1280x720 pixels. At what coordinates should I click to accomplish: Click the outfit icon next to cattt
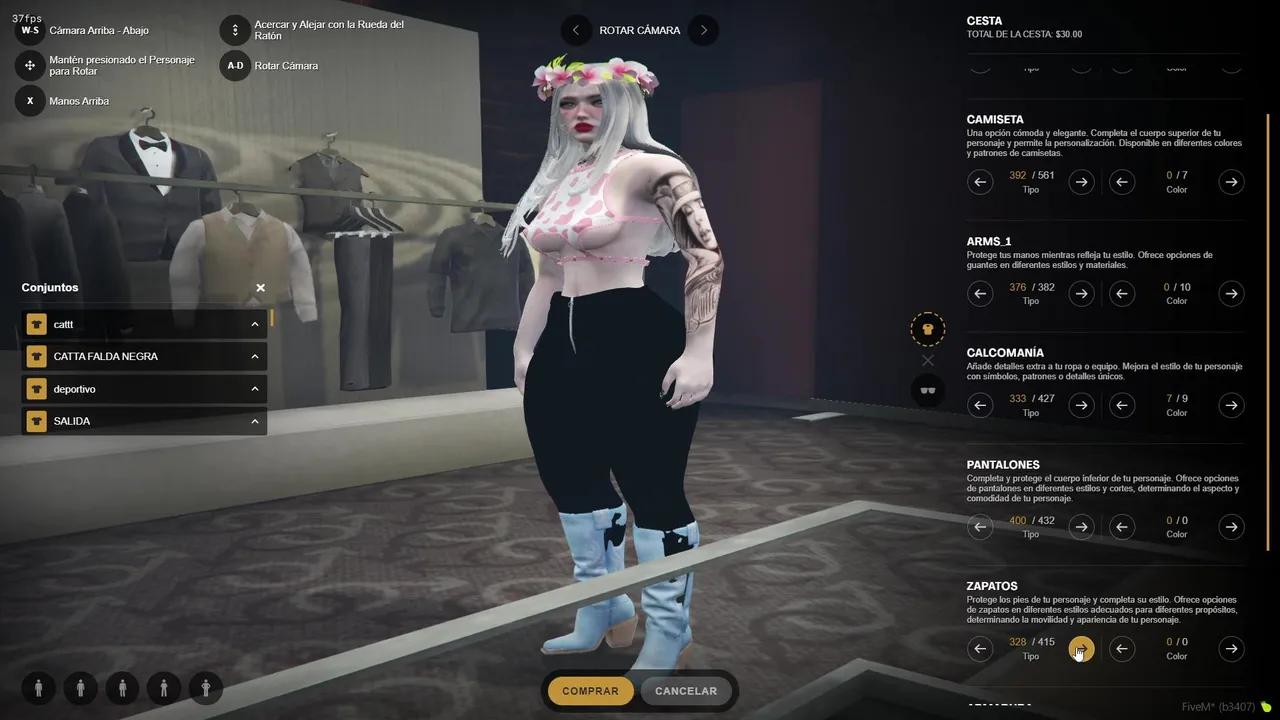click(37, 324)
